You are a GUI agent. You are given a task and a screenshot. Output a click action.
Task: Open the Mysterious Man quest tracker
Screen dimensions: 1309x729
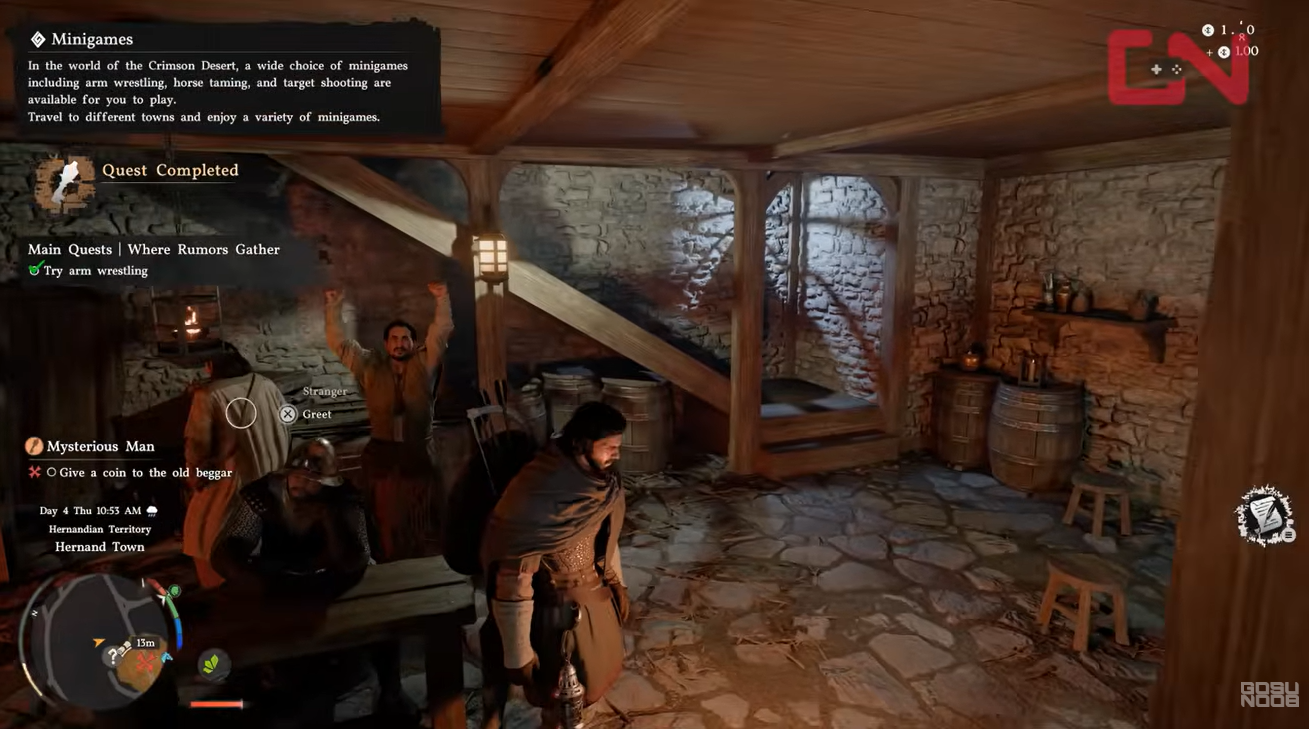click(x=100, y=446)
